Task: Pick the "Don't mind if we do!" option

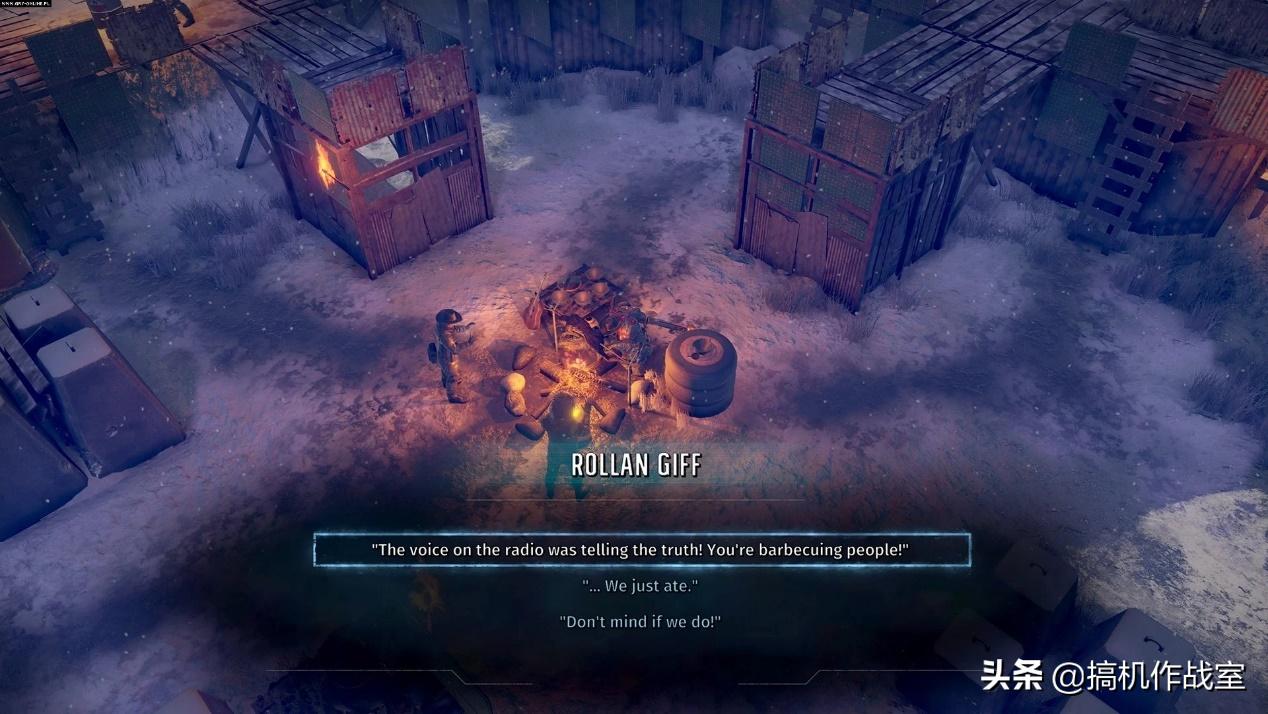Action: coord(640,621)
